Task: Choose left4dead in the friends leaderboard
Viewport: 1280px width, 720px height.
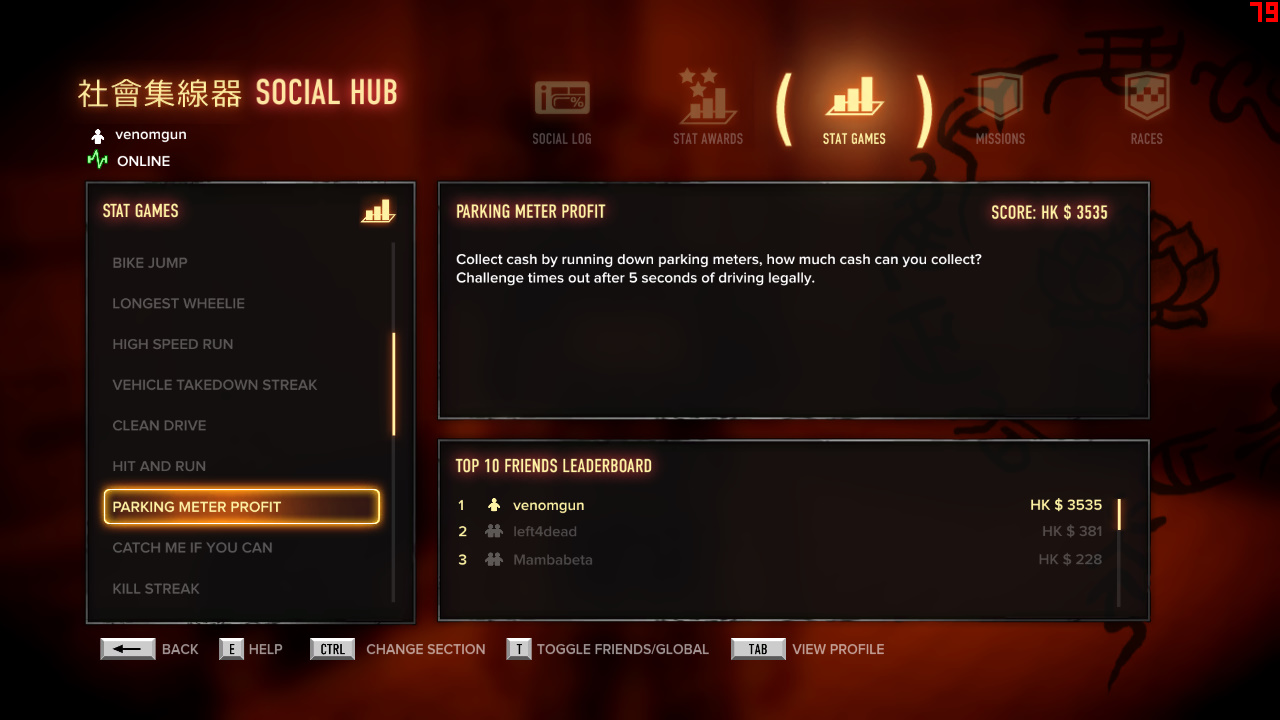Action: point(780,532)
